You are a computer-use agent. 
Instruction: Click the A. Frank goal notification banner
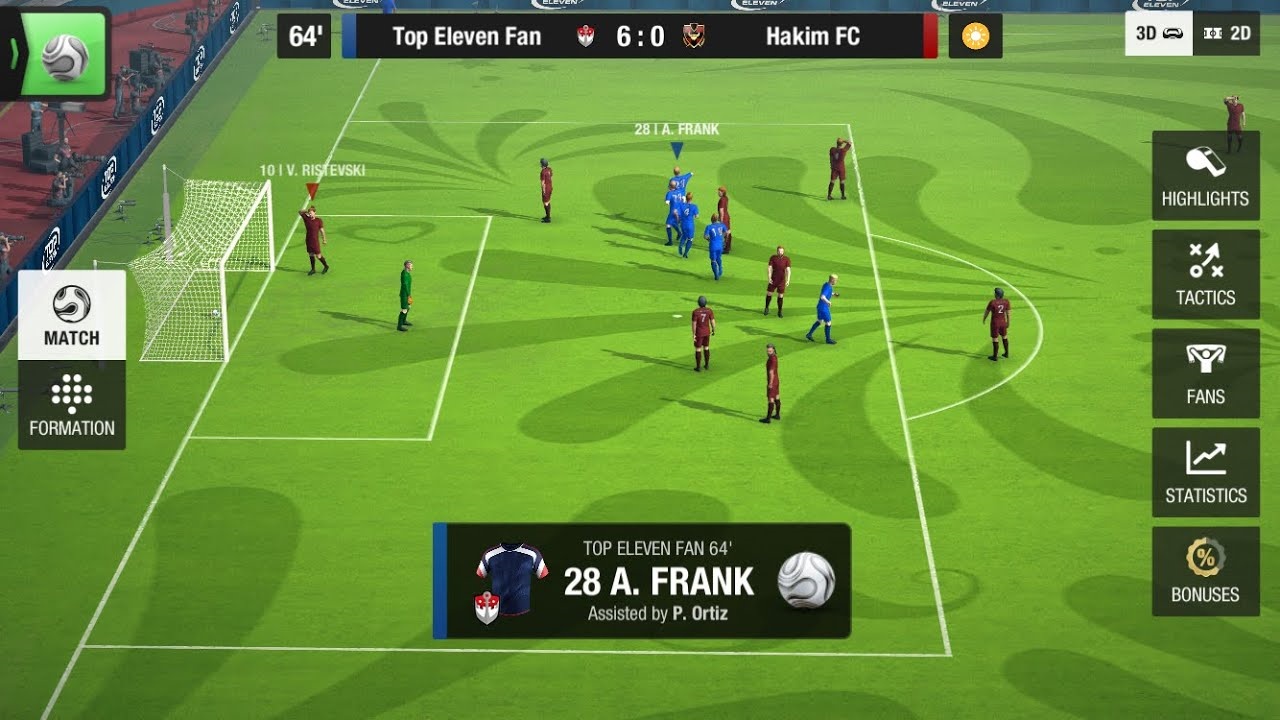pos(642,581)
